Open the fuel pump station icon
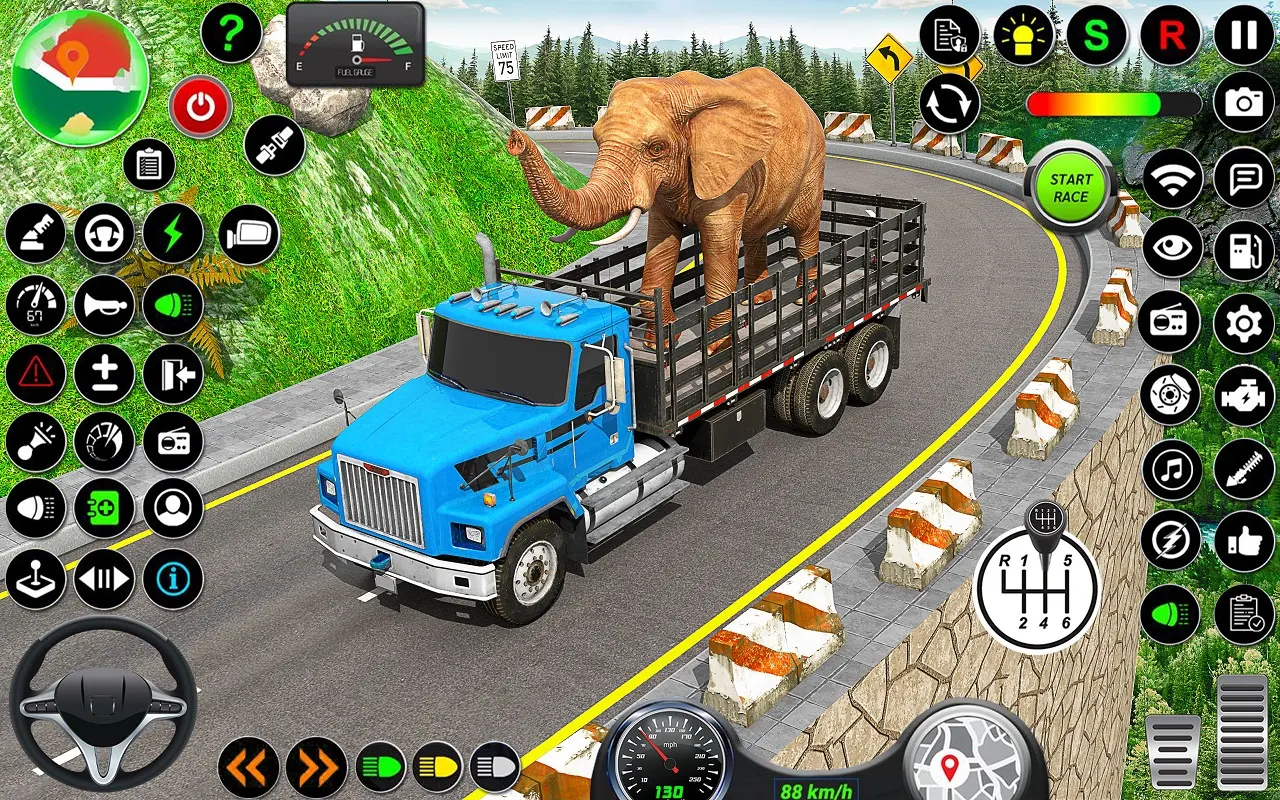The image size is (1280, 800). point(1243,248)
